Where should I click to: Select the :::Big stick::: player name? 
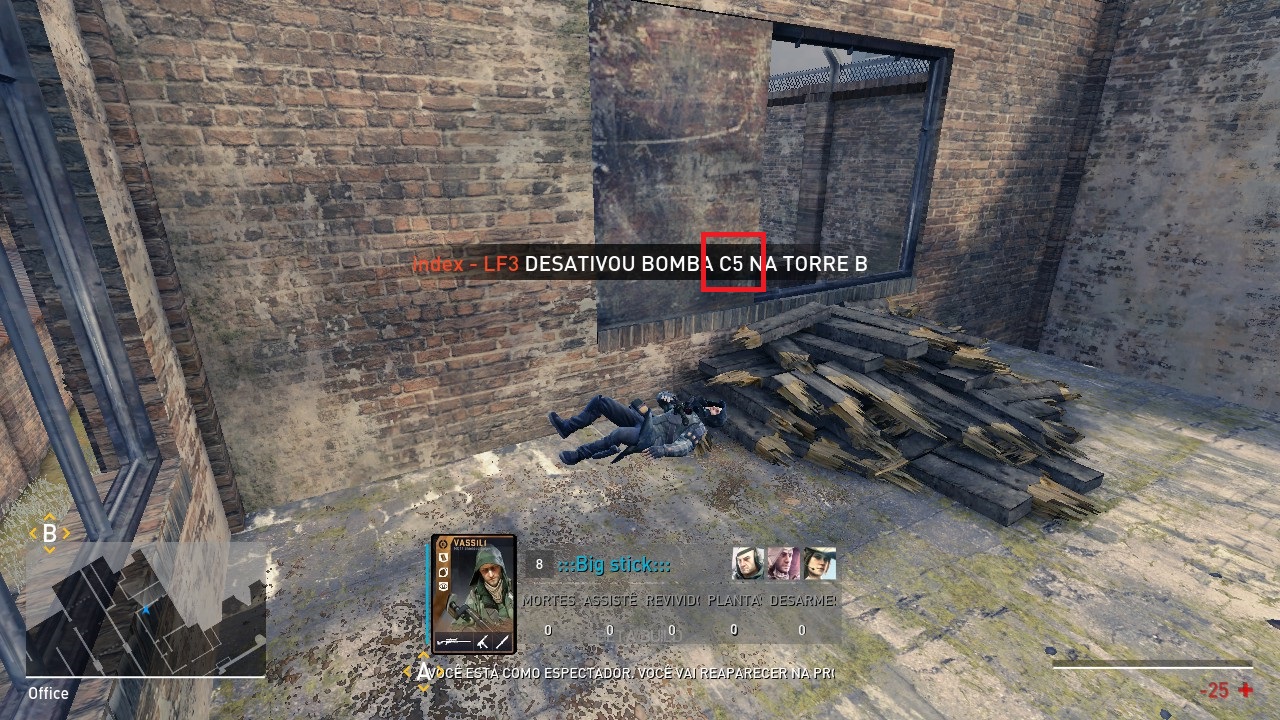(614, 565)
